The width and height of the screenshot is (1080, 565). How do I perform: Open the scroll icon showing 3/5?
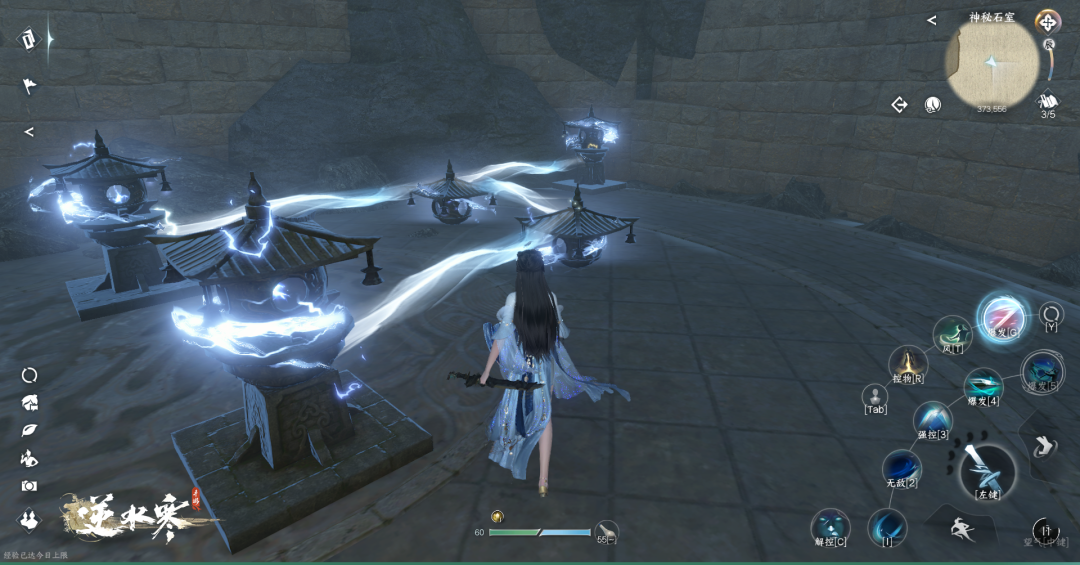1048,102
